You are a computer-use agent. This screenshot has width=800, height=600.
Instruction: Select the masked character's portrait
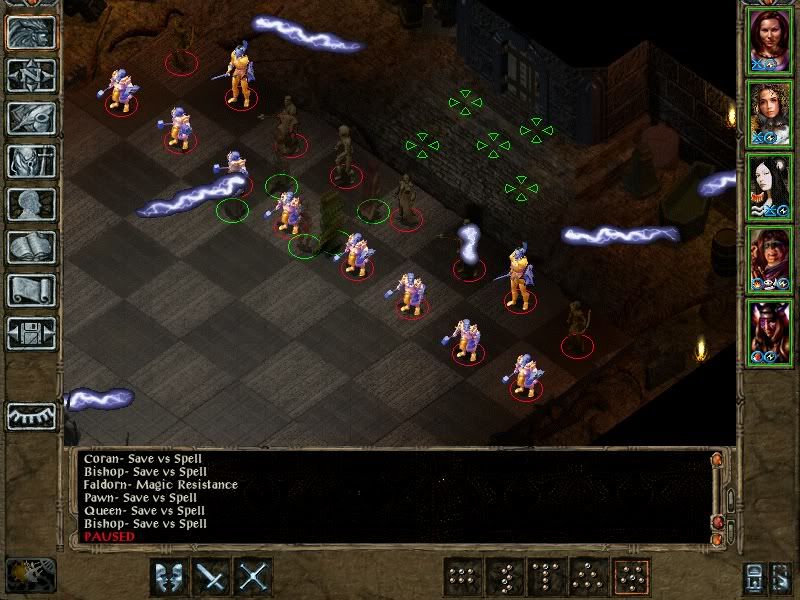tap(768, 260)
